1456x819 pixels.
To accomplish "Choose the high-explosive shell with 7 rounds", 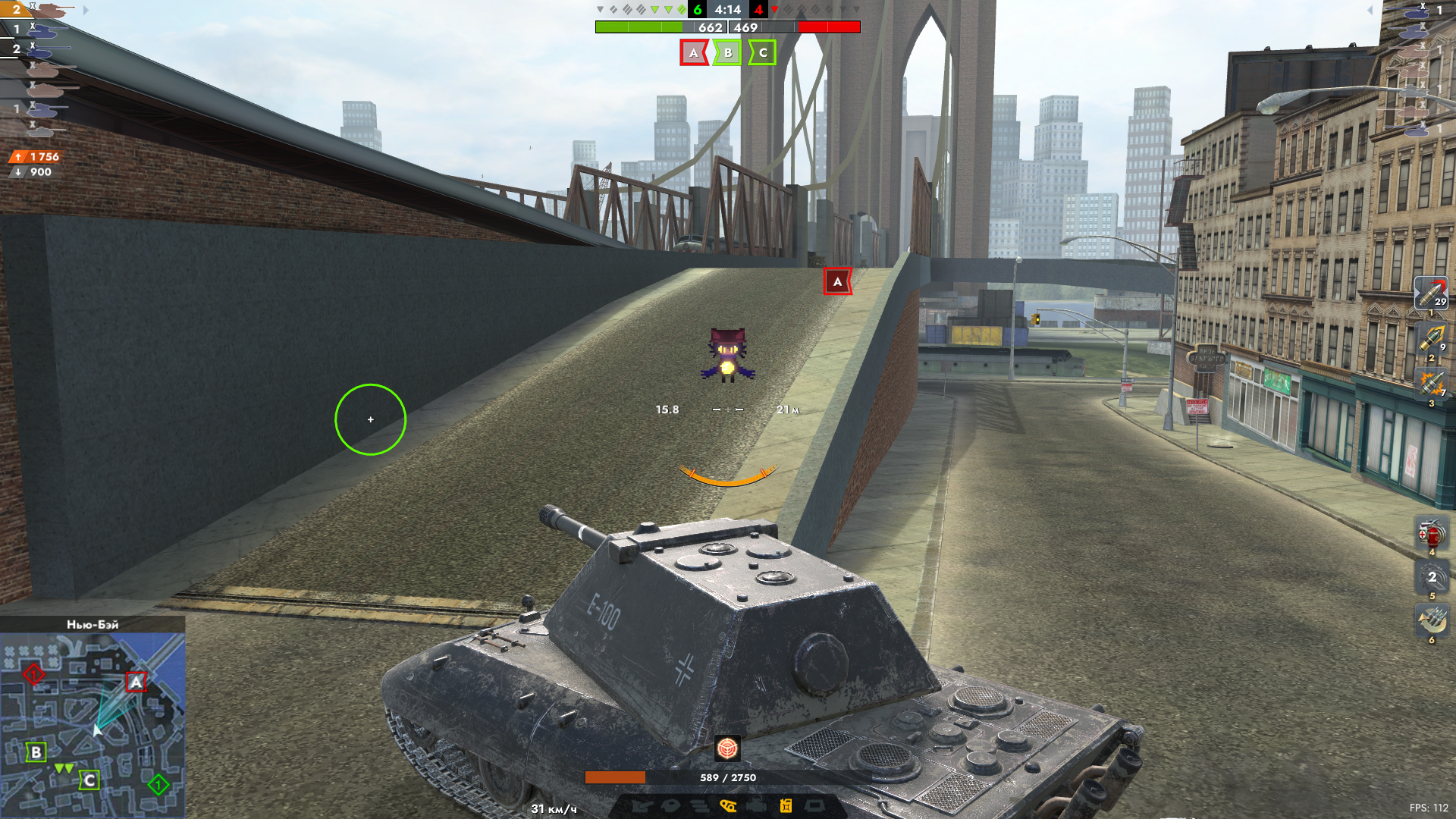I will (1431, 384).
